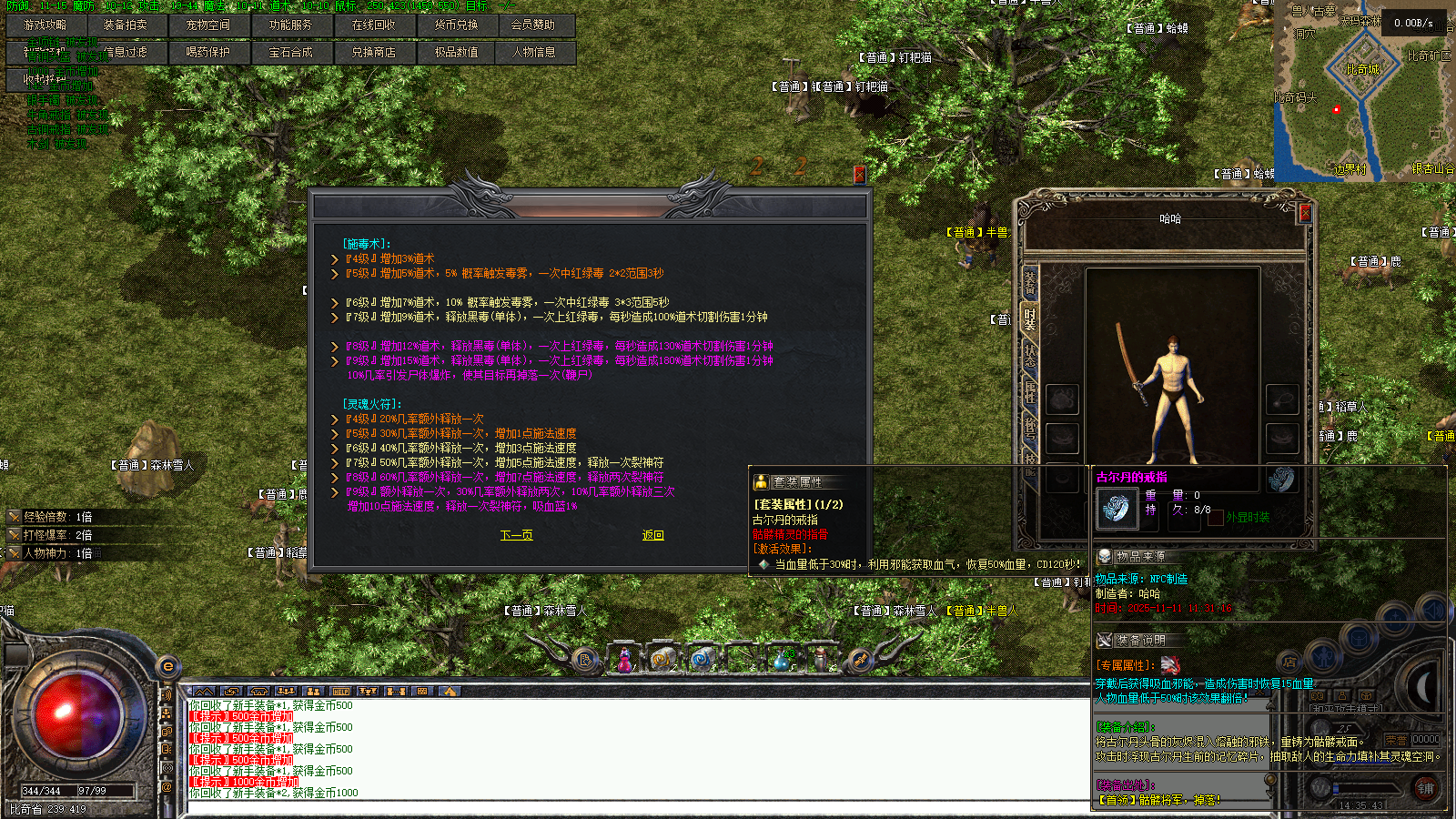Go to 下一页 next page of skill info
This screenshot has width=1456, height=819.
[x=516, y=535]
